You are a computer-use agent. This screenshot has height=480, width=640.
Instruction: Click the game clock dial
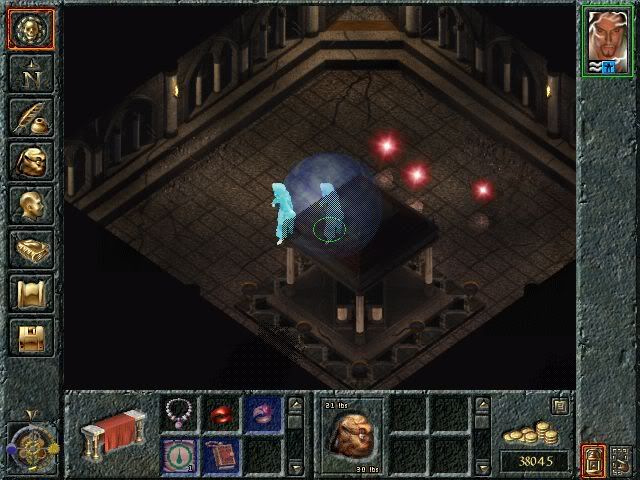click(x=29, y=442)
